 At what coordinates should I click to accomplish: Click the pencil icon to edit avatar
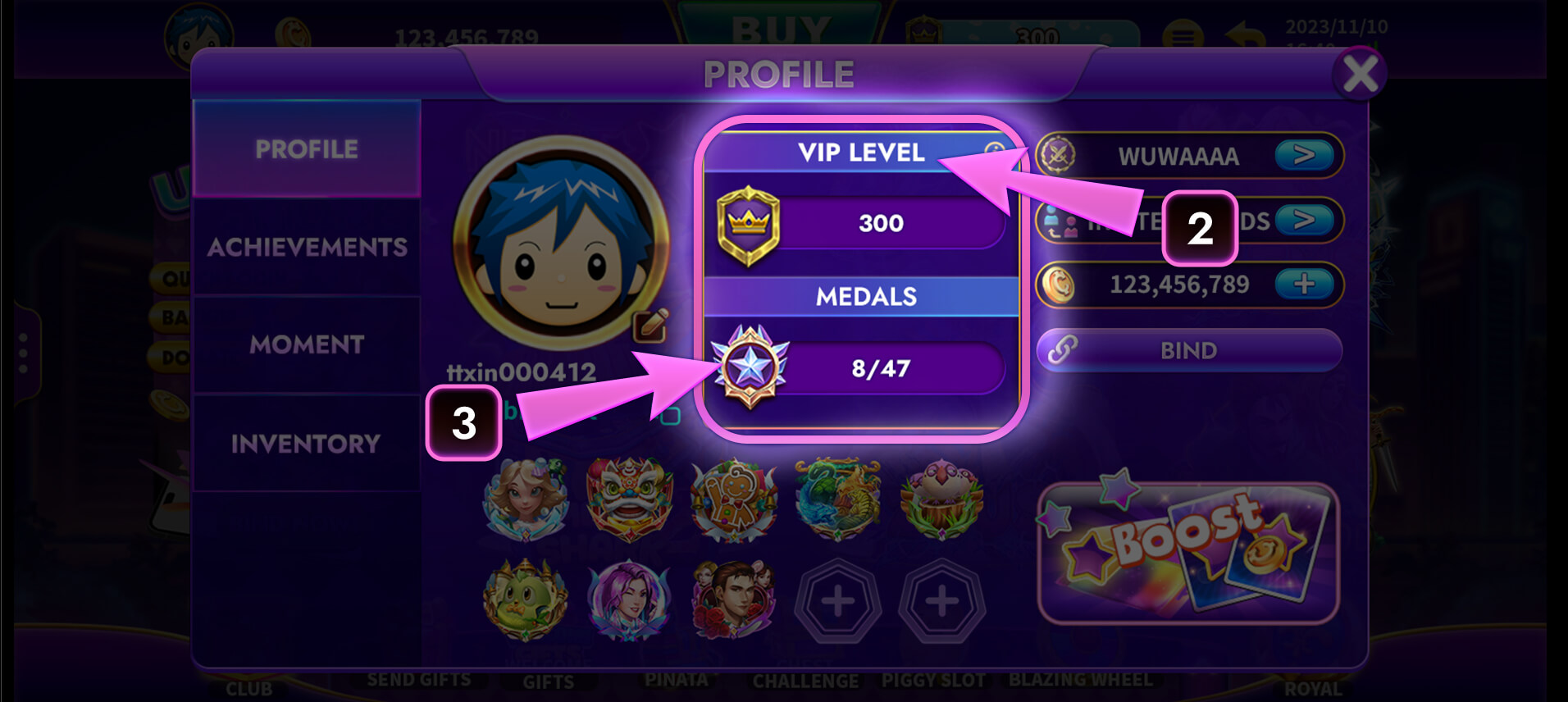pos(649,326)
